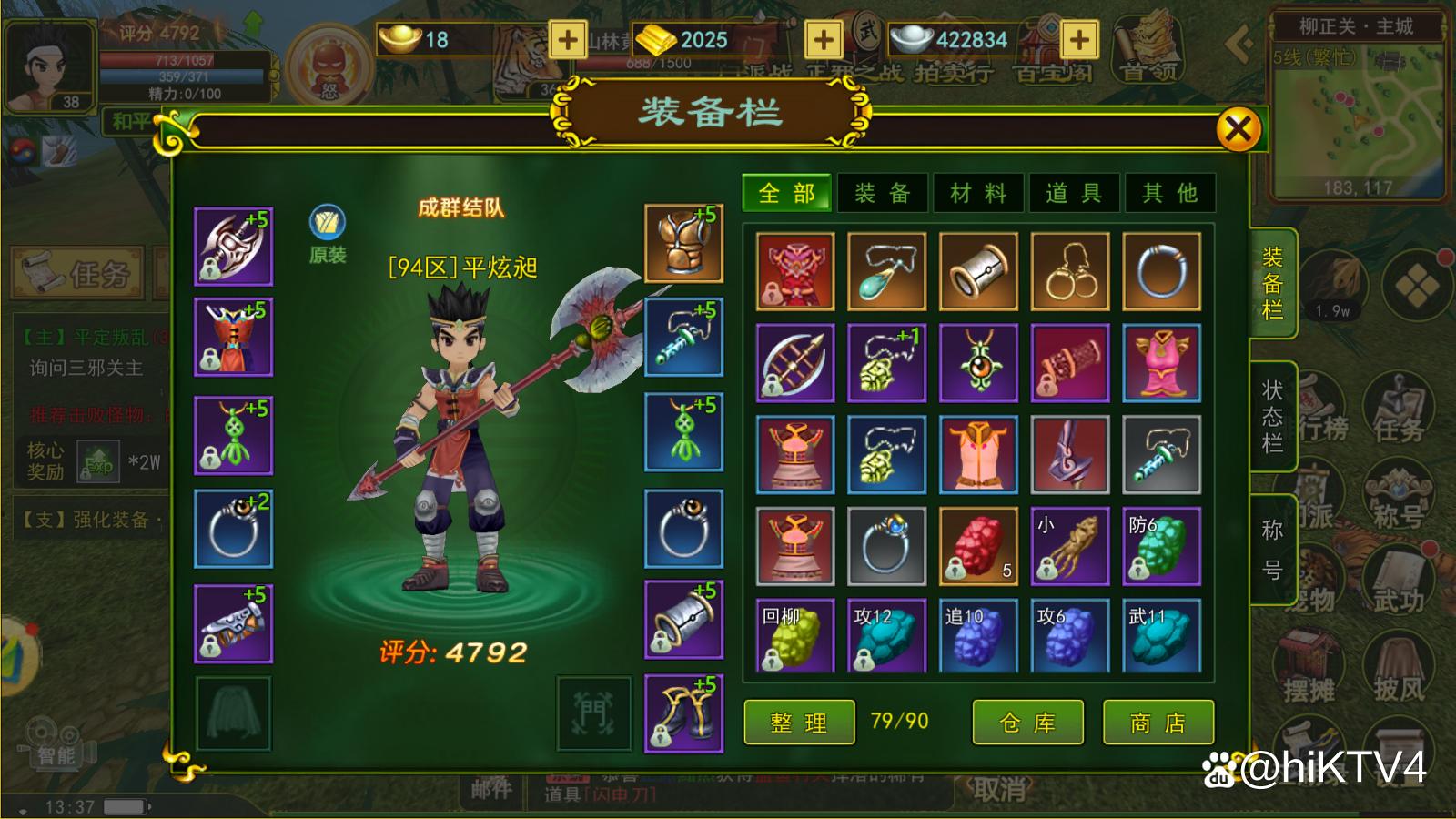Select the 武11 teal stone item
The height and width of the screenshot is (819, 1456).
click(1161, 636)
